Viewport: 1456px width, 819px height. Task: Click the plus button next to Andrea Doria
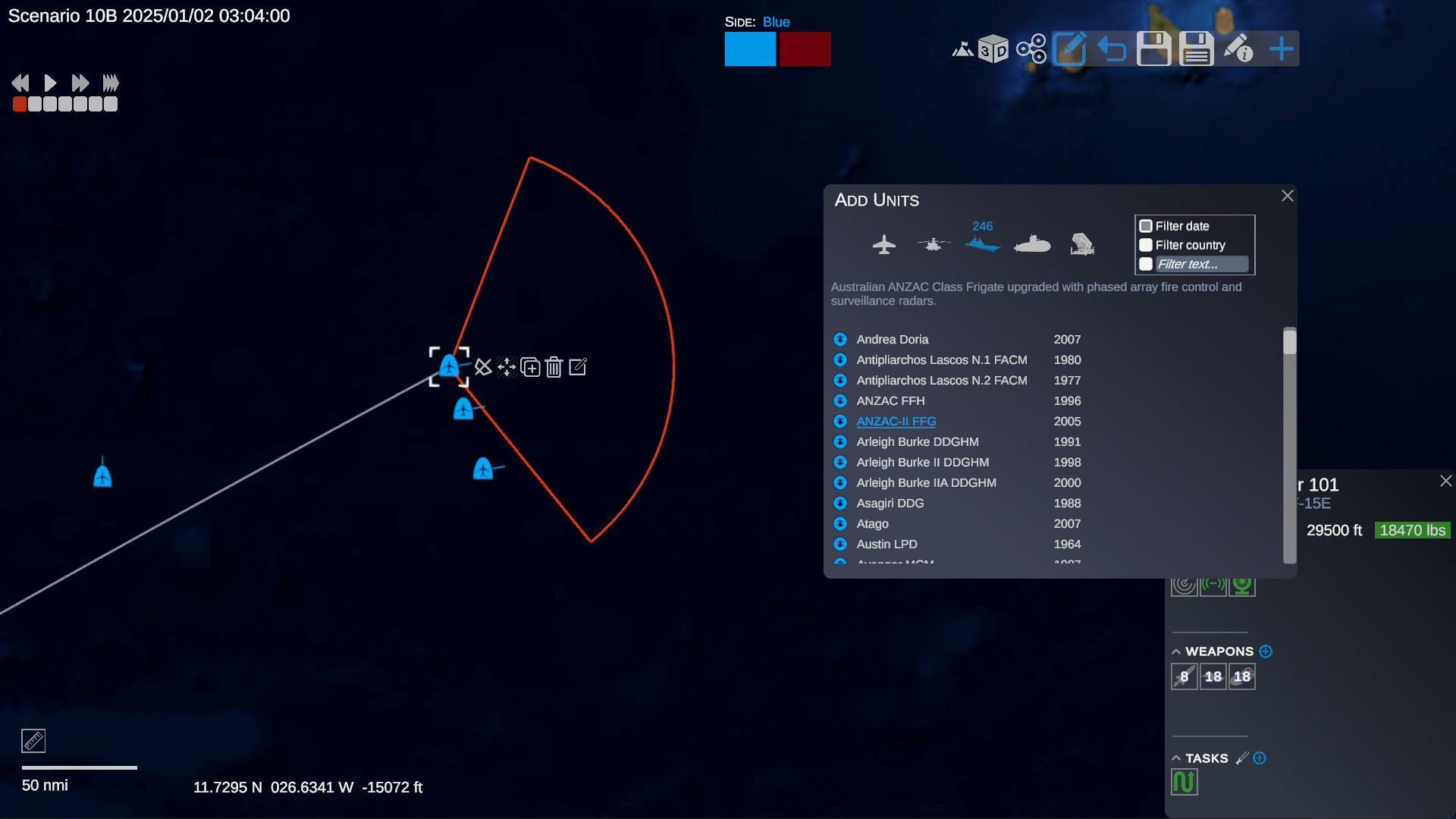pyautogui.click(x=840, y=339)
